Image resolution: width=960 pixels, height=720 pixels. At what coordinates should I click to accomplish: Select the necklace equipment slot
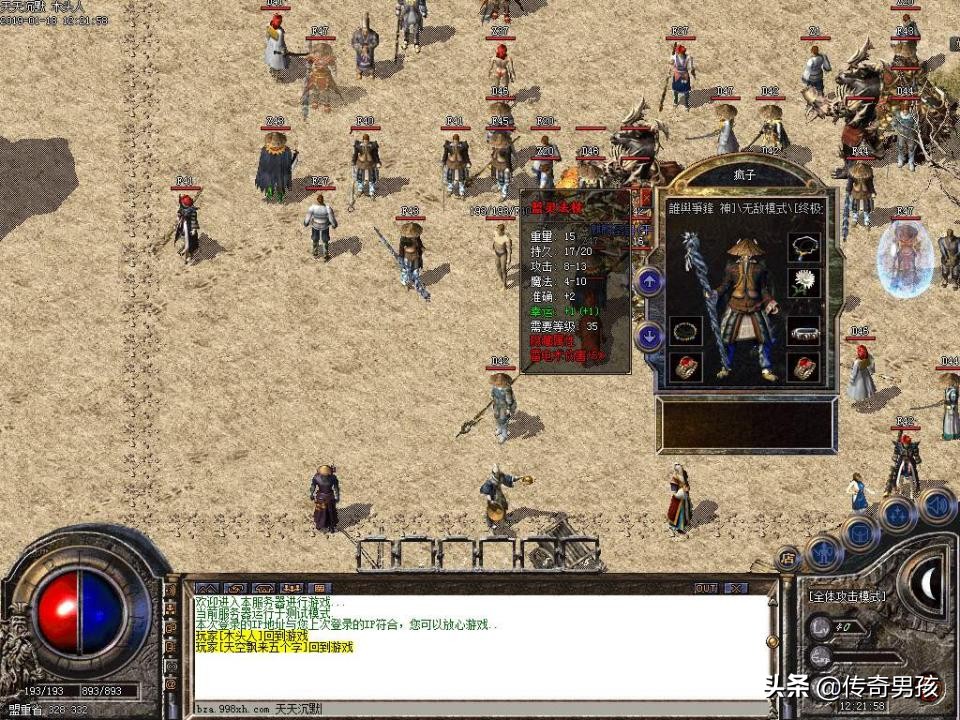[804, 247]
